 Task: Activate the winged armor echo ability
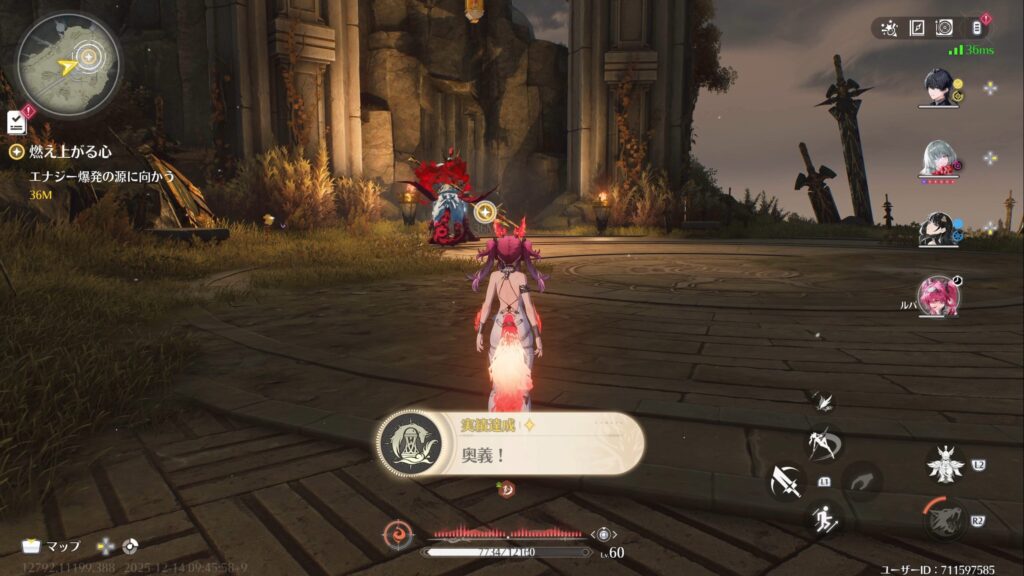click(944, 464)
